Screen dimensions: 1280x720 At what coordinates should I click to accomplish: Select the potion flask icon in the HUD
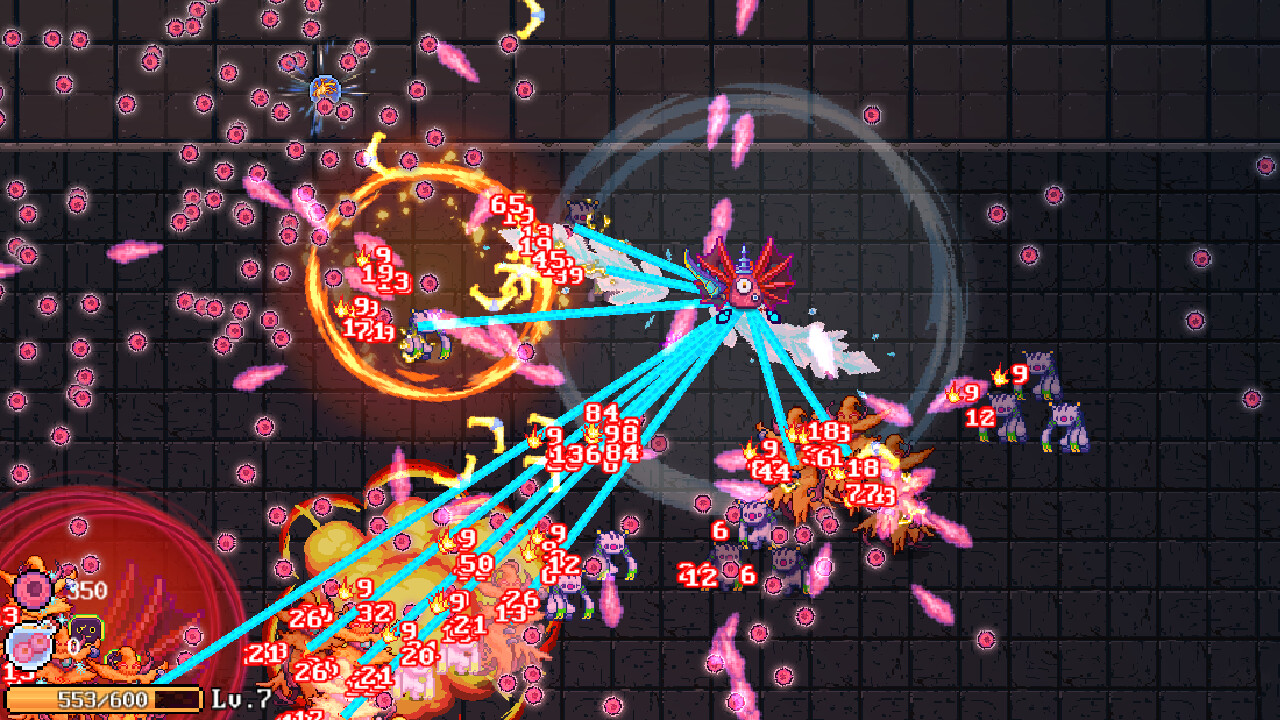(x=30, y=645)
